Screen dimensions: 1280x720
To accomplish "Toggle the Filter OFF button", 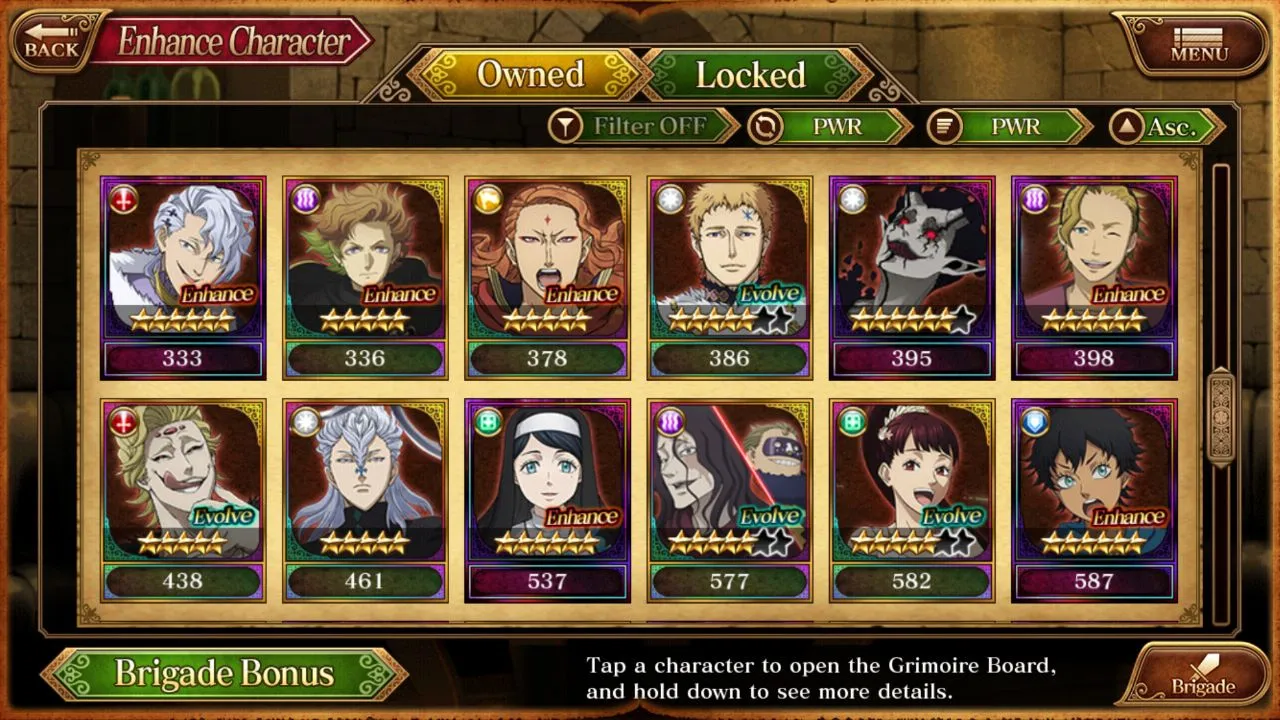I will pyautogui.click(x=642, y=126).
